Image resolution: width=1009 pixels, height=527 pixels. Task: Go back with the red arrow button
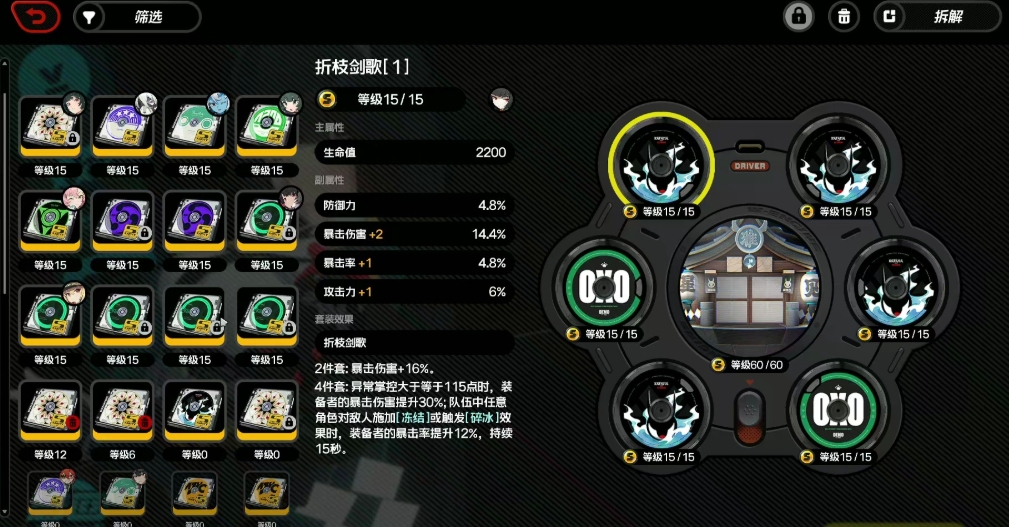click(35, 17)
